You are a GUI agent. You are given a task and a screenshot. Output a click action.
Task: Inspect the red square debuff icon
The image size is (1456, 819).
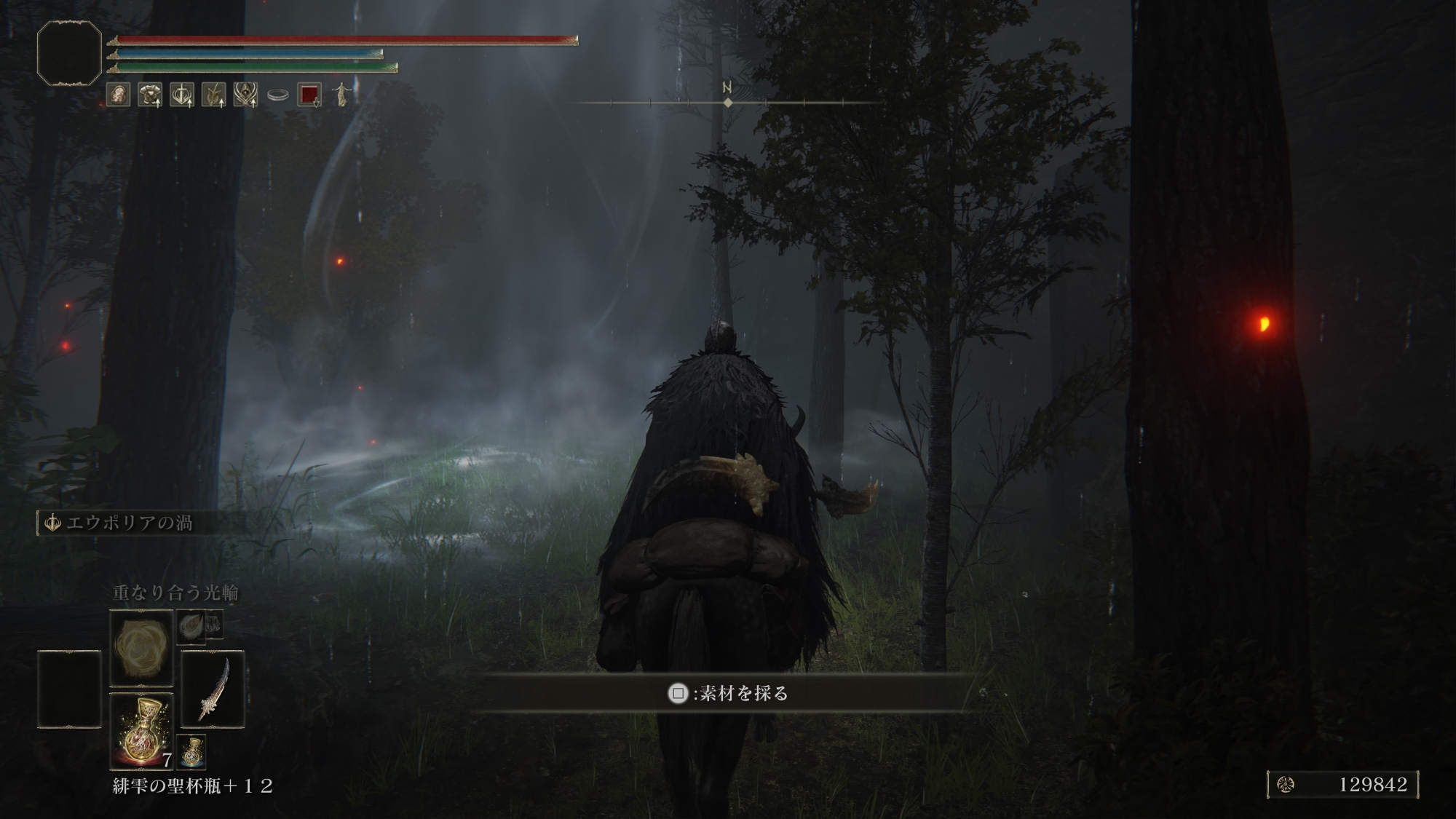point(309,95)
